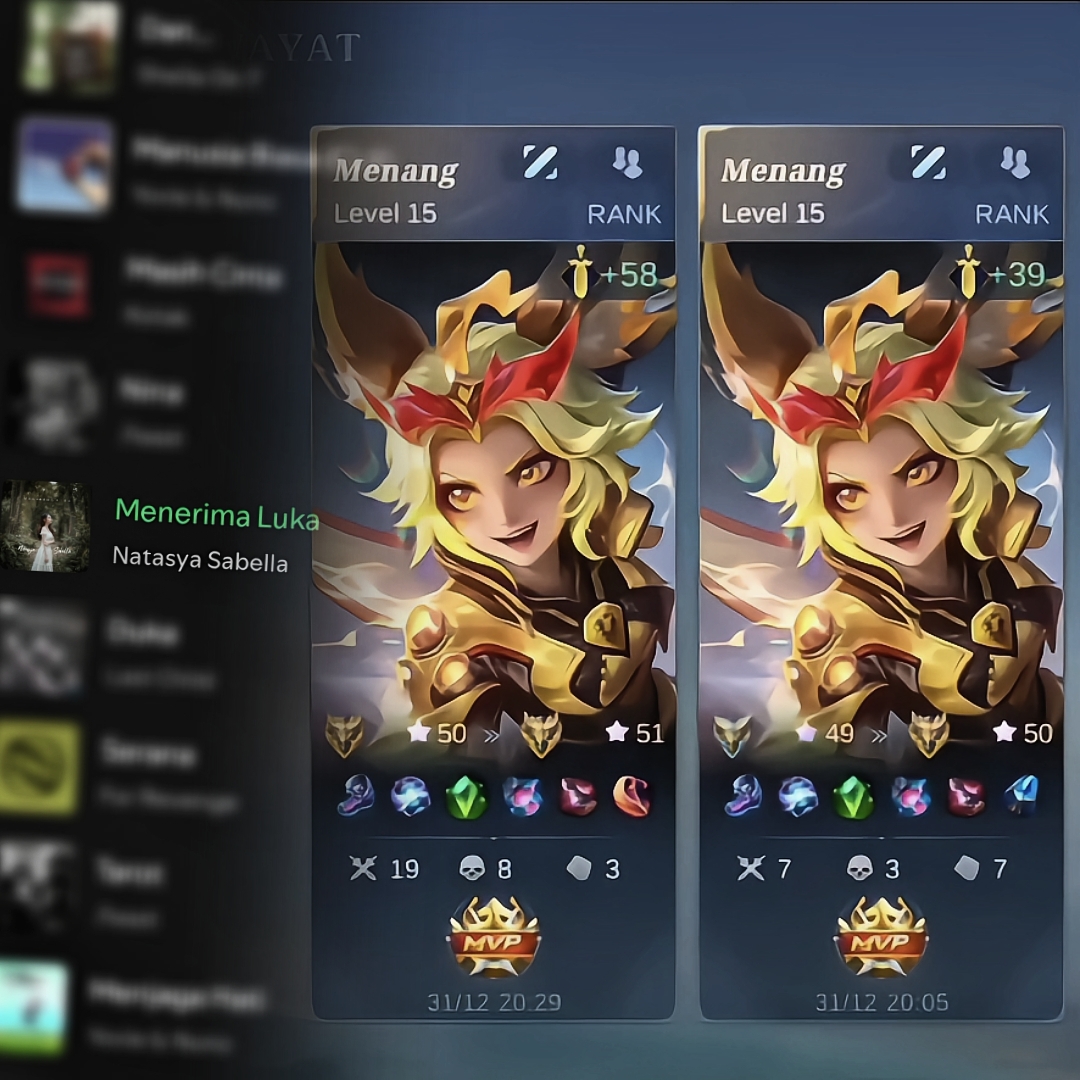Tap the green gem item in the +58 card
The height and width of the screenshot is (1080, 1080).
click(466, 797)
